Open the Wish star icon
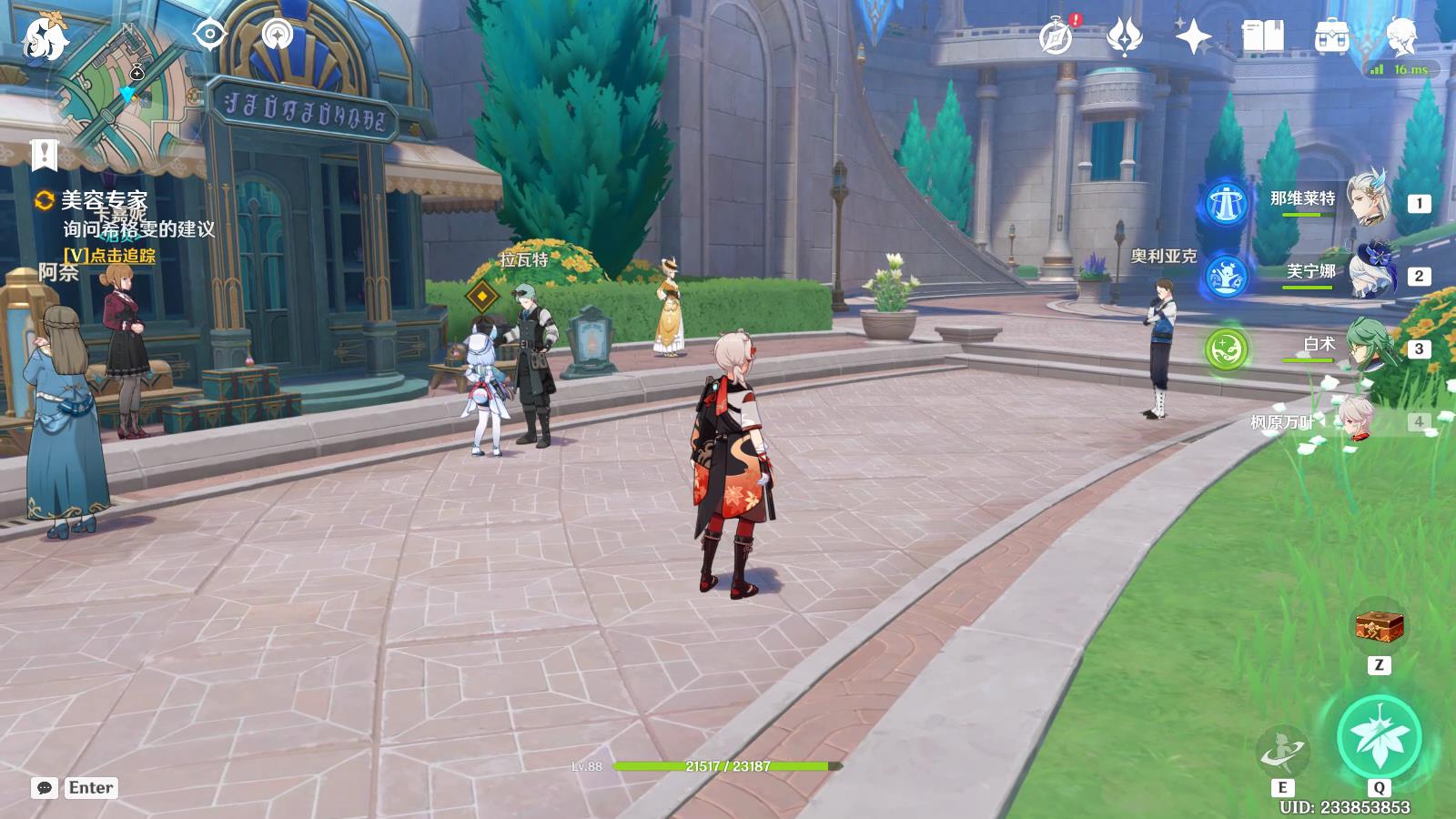The image size is (1456, 819). (x=1193, y=37)
